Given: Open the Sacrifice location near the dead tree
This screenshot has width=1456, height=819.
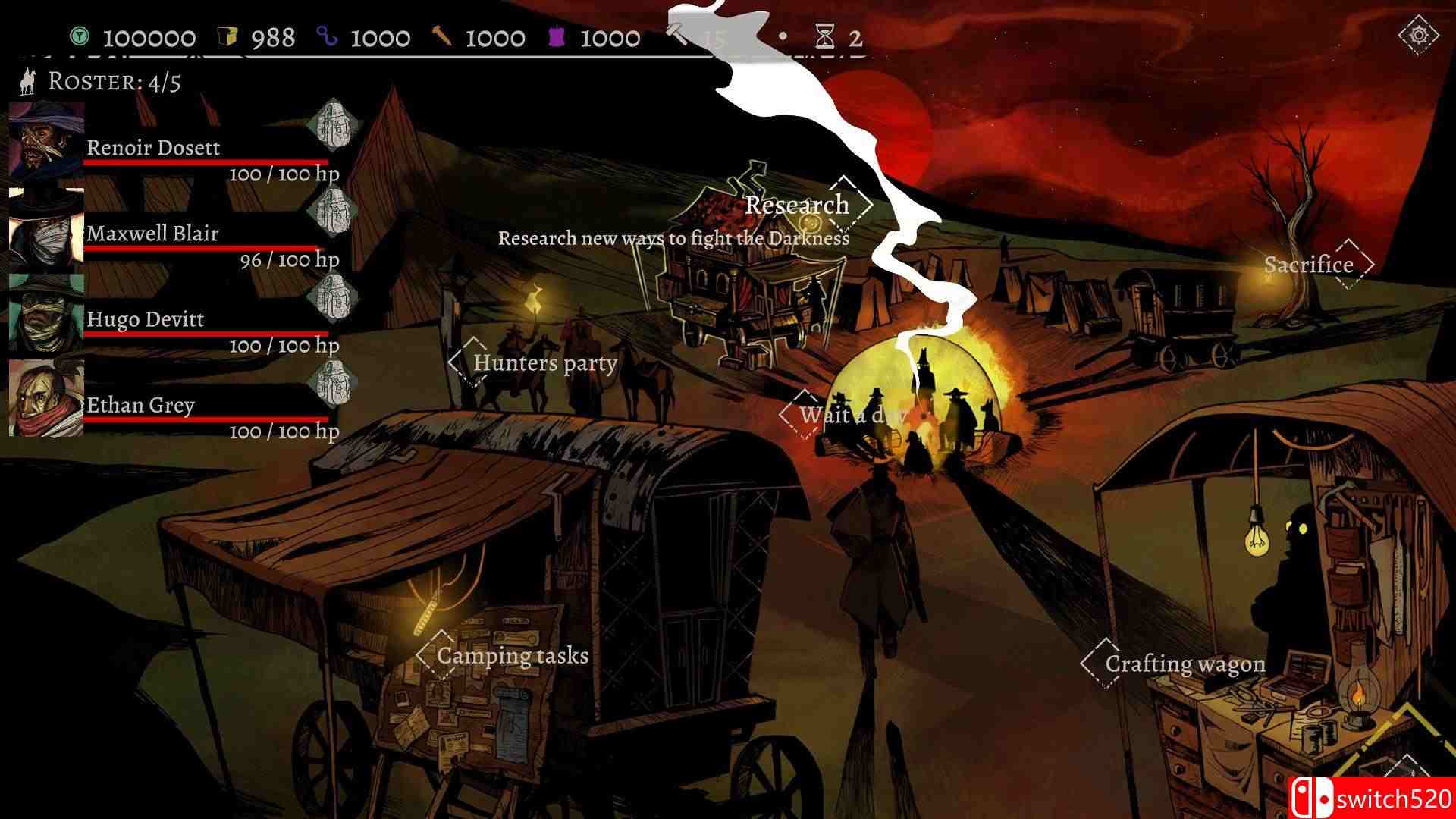Looking at the screenshot, I should pos(1308,265).
